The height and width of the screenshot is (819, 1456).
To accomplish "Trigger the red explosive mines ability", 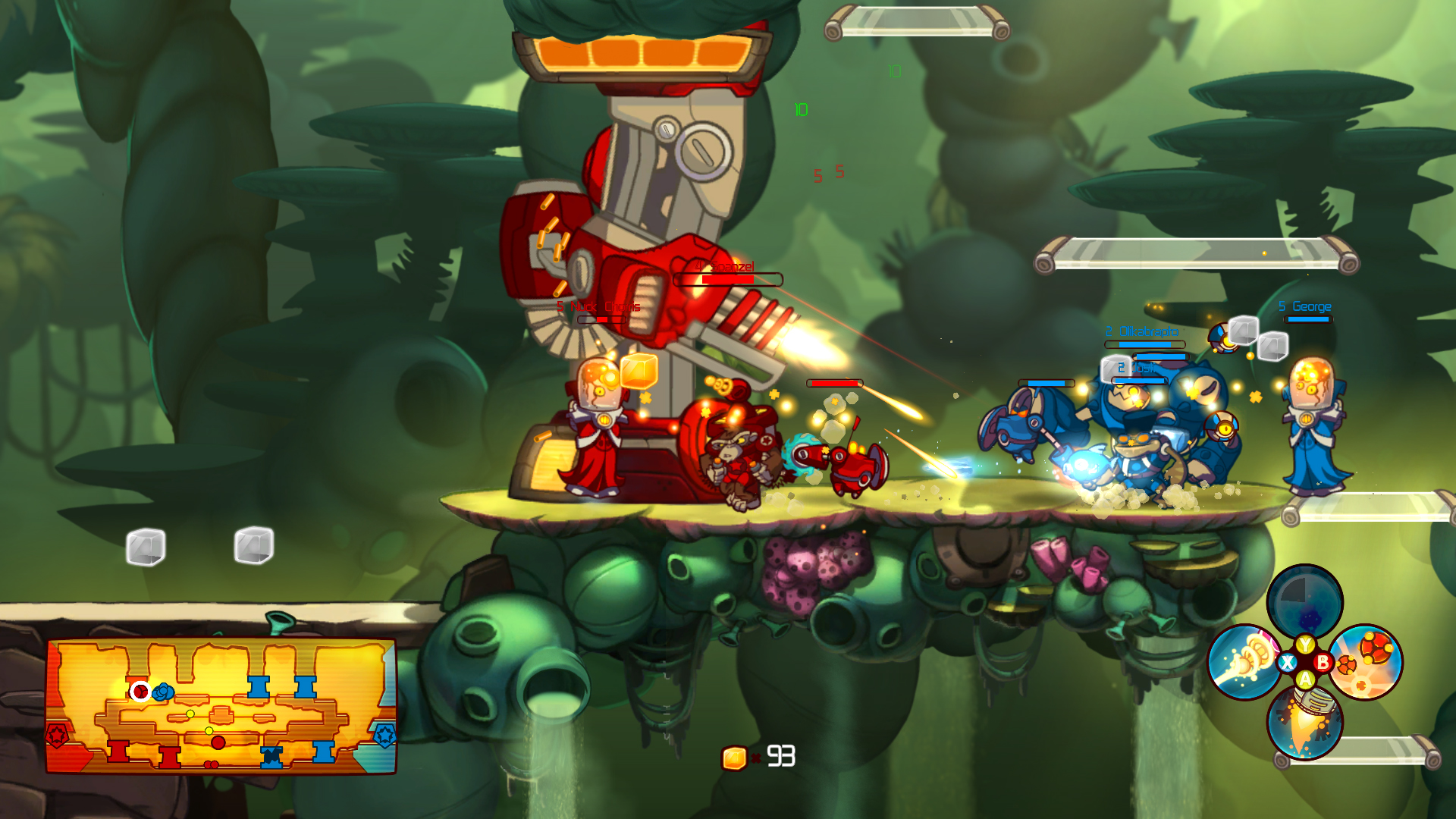I will (x=1366, y=662).
